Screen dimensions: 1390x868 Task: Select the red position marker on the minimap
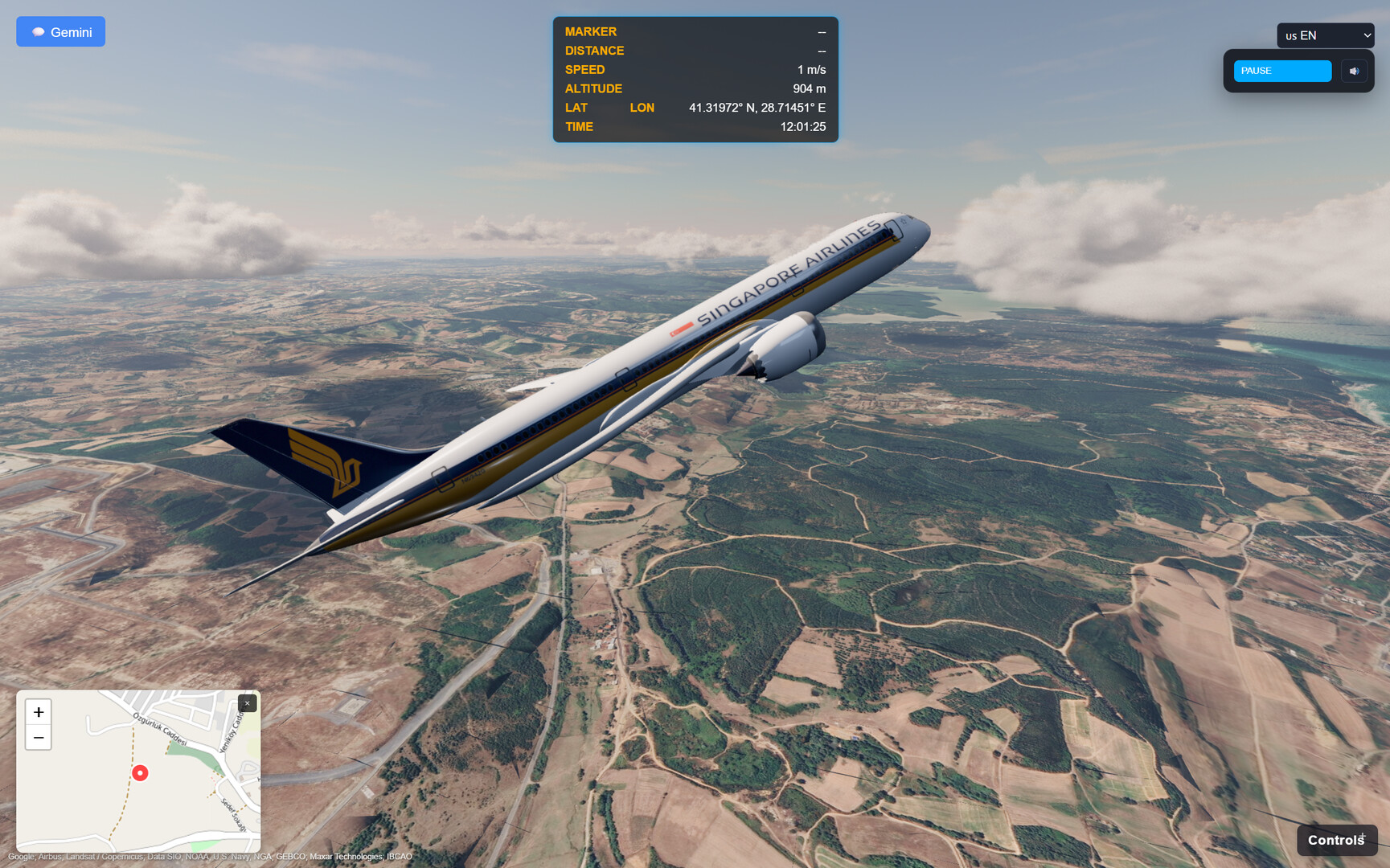[x=140, y=773]
